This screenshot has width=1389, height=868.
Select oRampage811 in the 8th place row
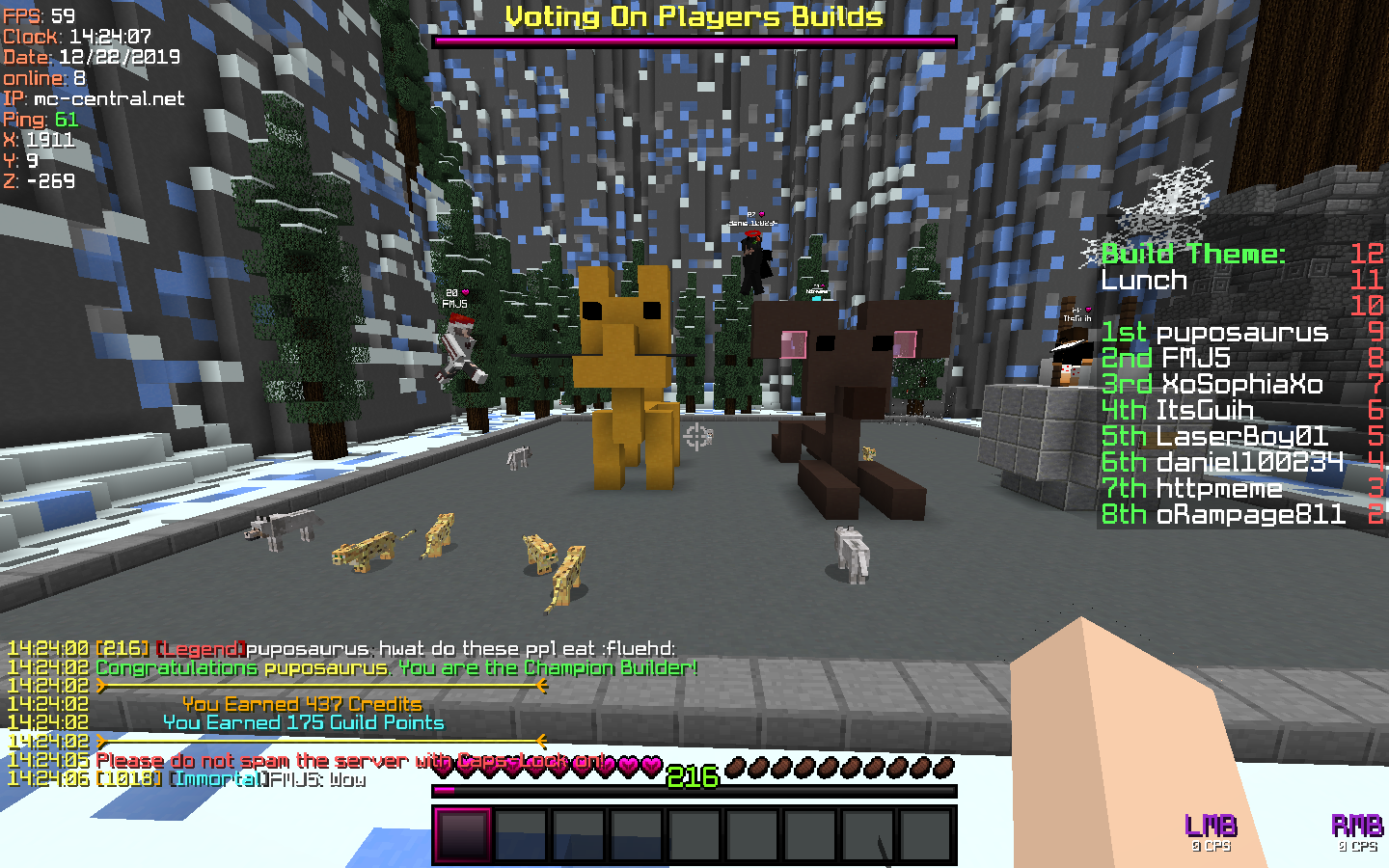click(1250, 515)
